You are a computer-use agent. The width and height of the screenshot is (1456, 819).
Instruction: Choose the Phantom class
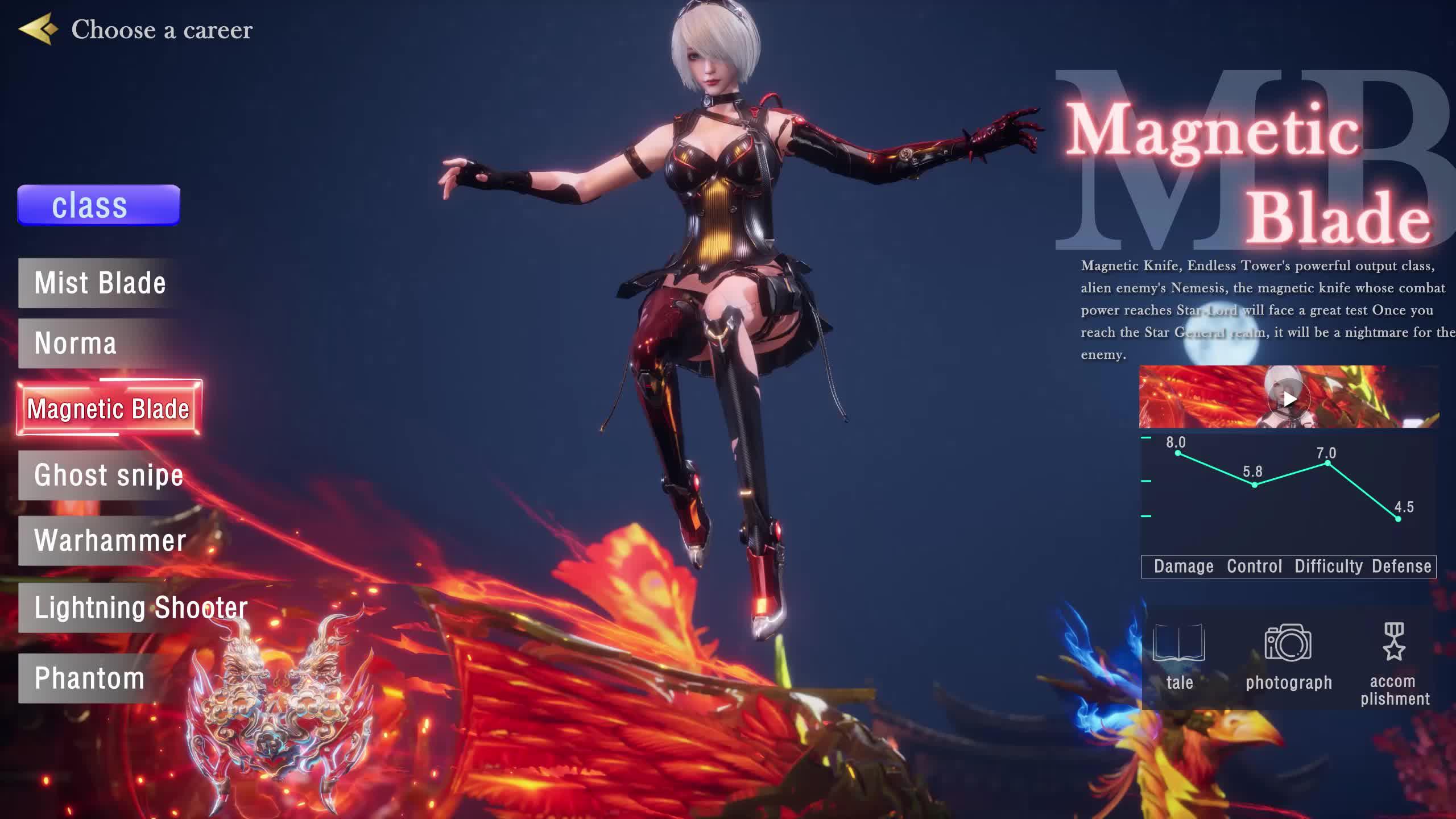(89, 678)
